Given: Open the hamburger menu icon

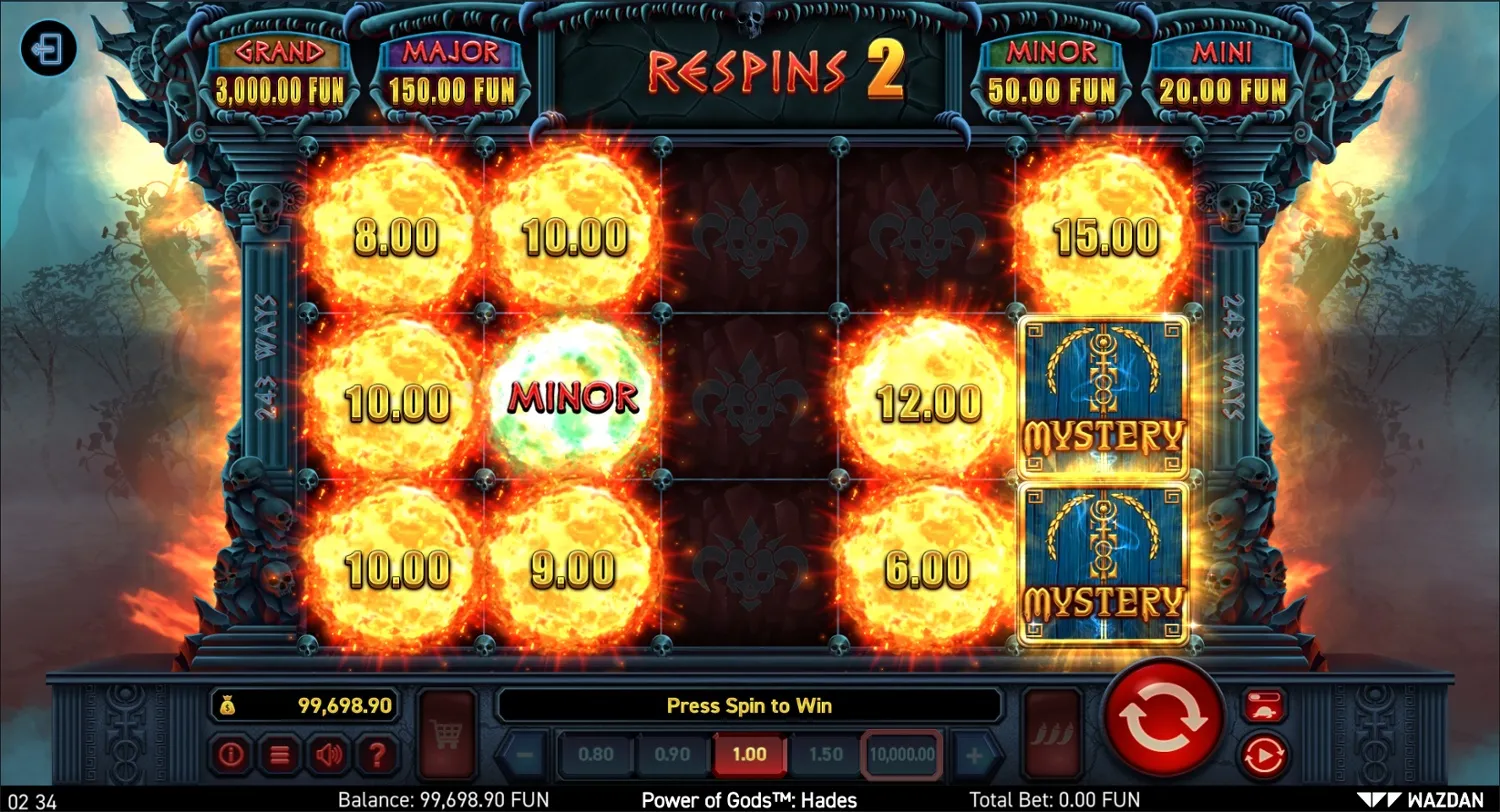Looking at the screenshot, I should click(x=279, y=755).
